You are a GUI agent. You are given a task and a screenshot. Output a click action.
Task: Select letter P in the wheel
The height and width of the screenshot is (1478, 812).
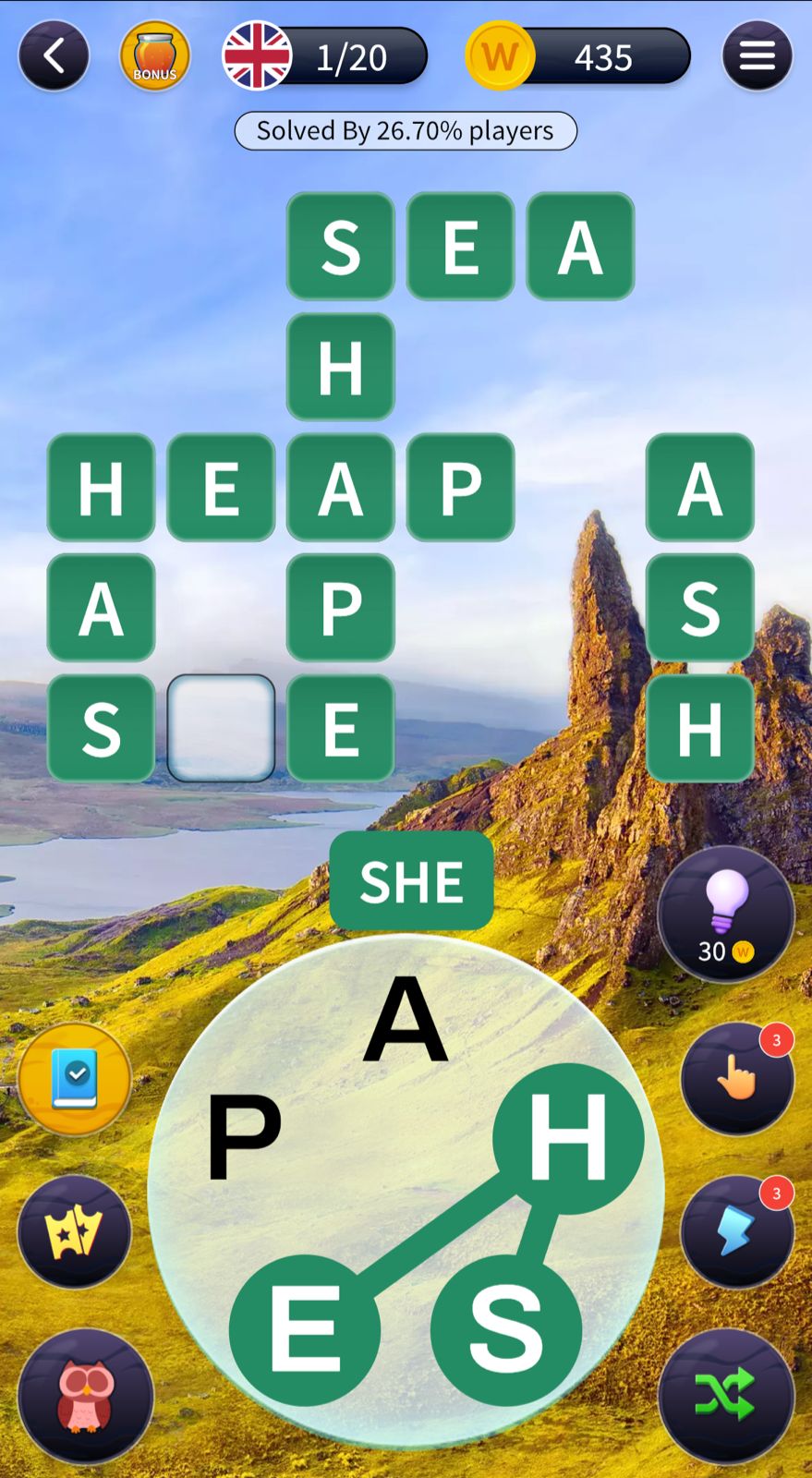click(244, 1136)
